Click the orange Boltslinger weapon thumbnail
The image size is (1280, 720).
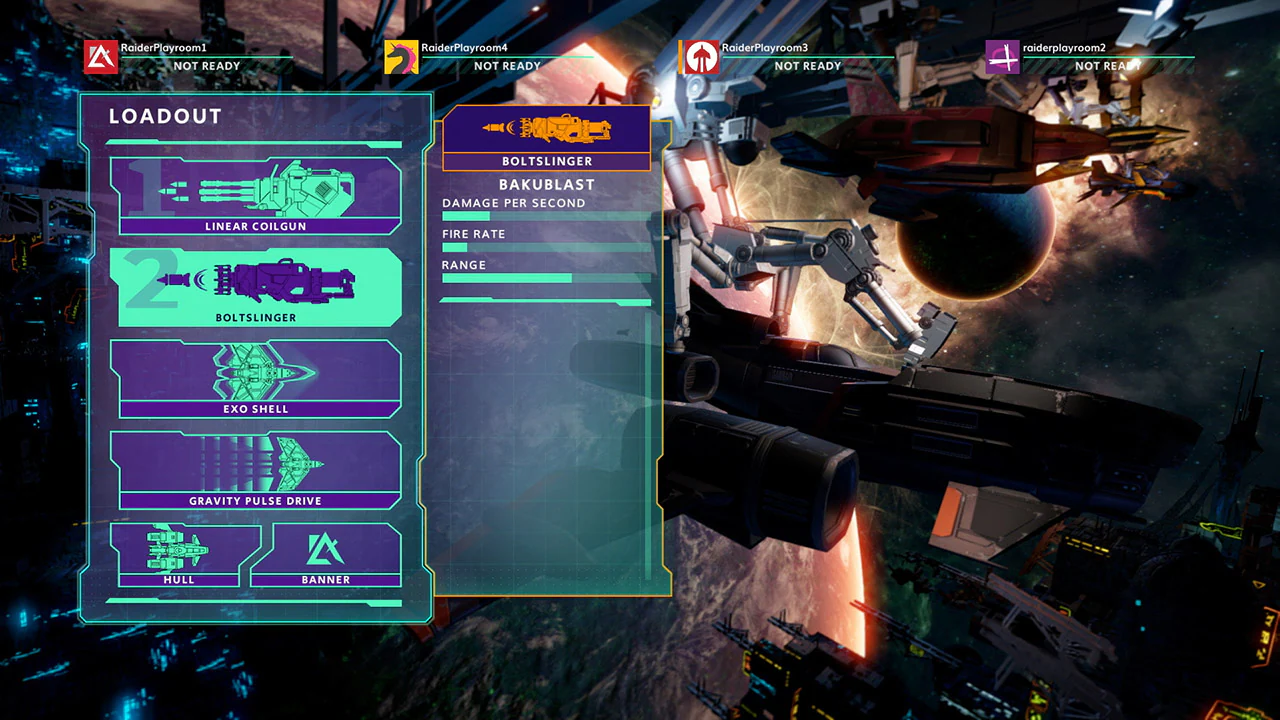coord(546,128)
